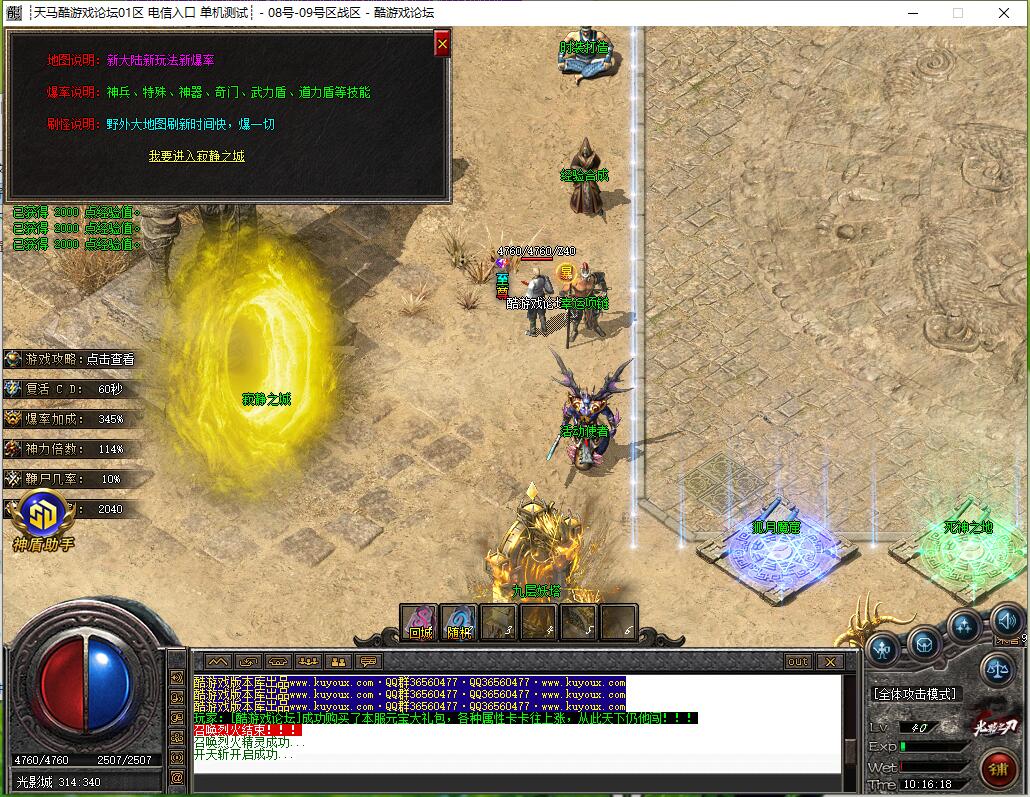
Task: Open the skills sparkle round icon
Action: [964, 627]
